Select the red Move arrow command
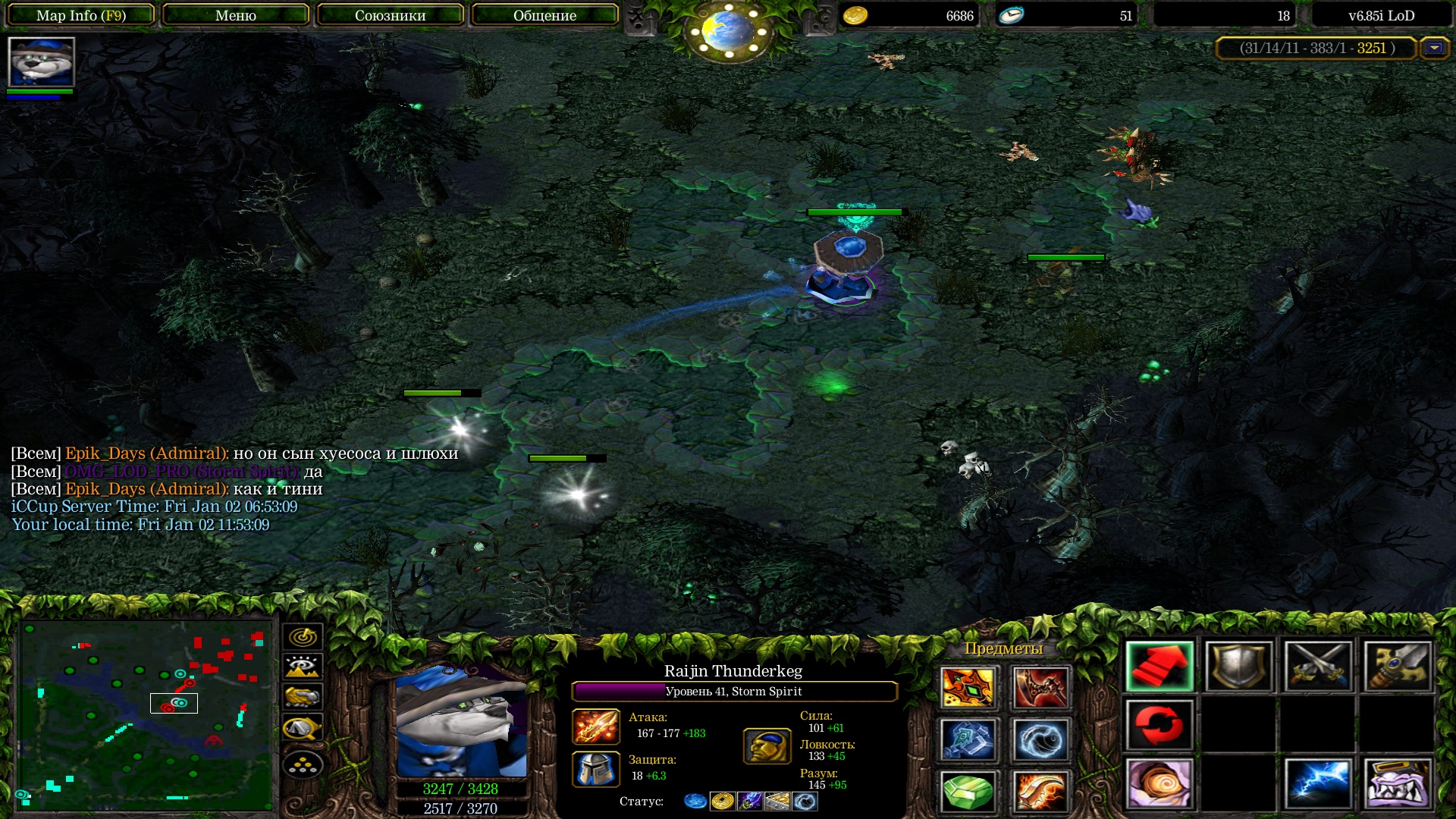 click(1159, 667)
